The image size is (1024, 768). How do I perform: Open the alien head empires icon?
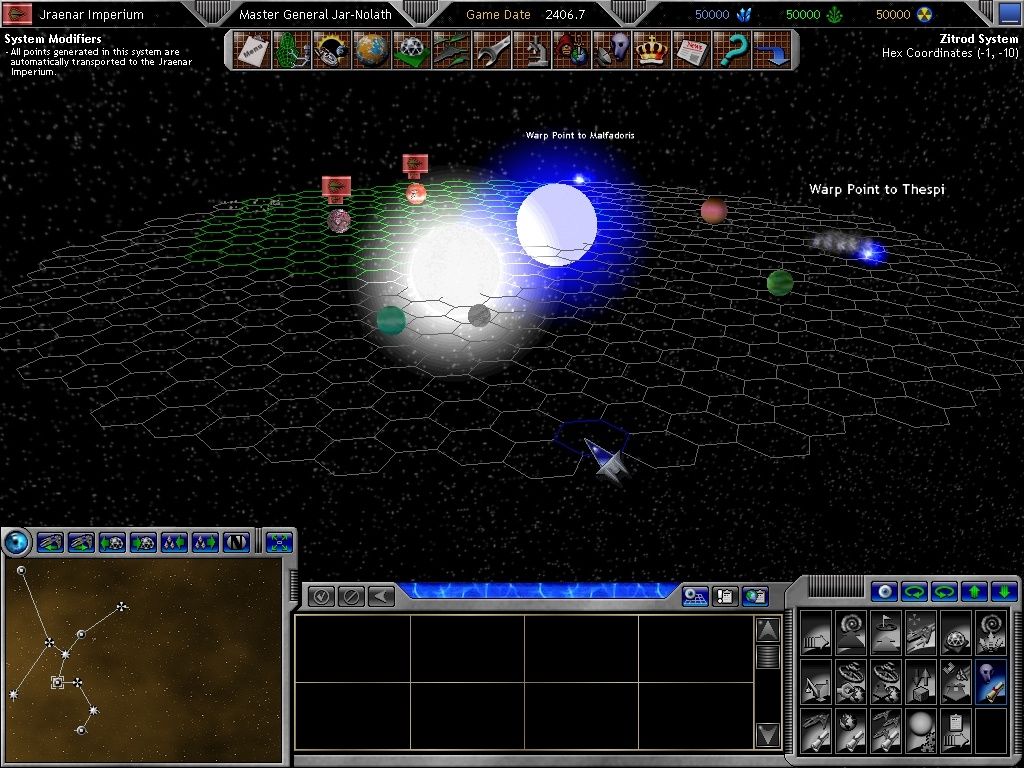tap(612, 50)
